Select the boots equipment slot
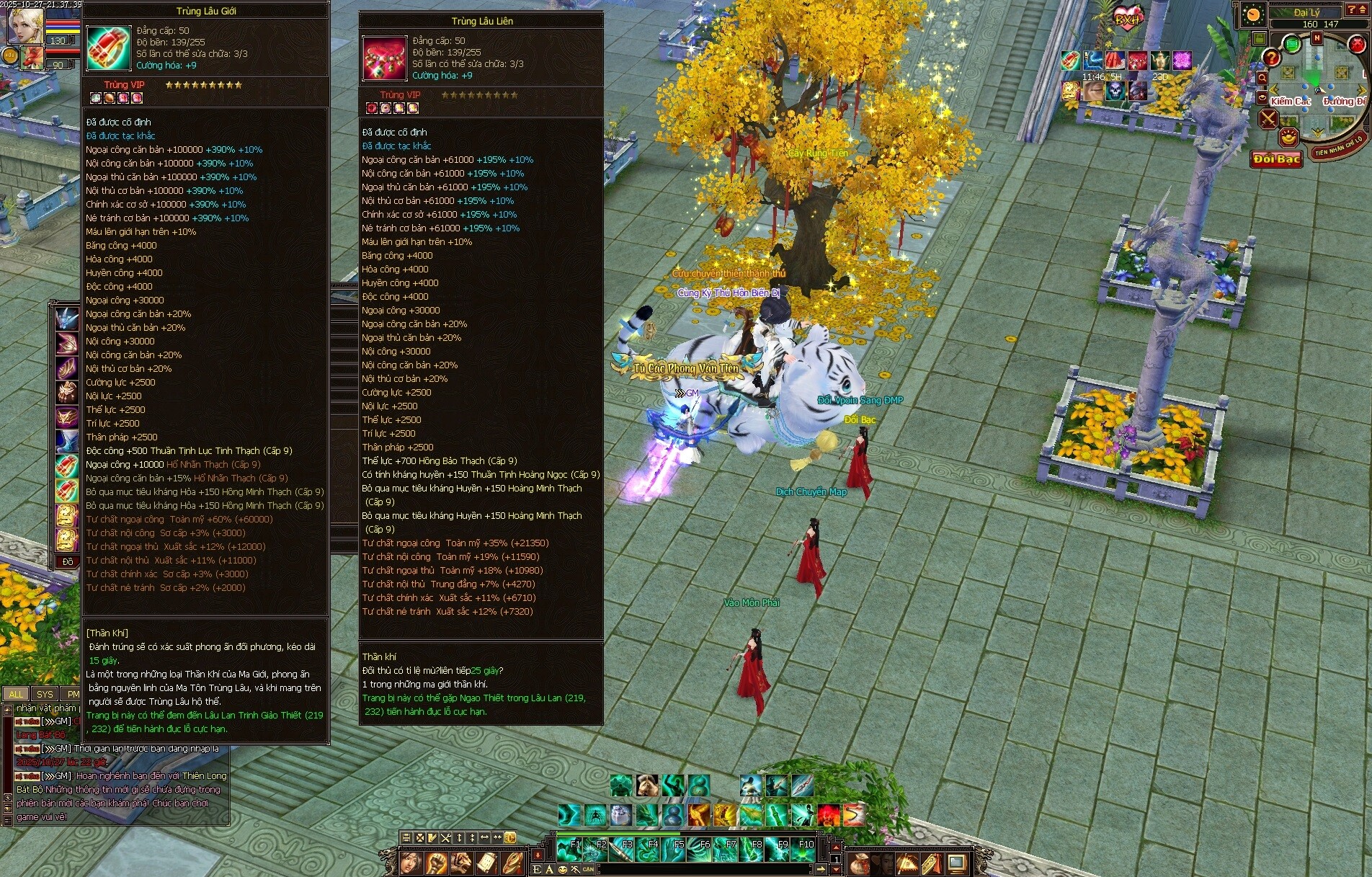 pyautogui.click(x=67, y=441)
